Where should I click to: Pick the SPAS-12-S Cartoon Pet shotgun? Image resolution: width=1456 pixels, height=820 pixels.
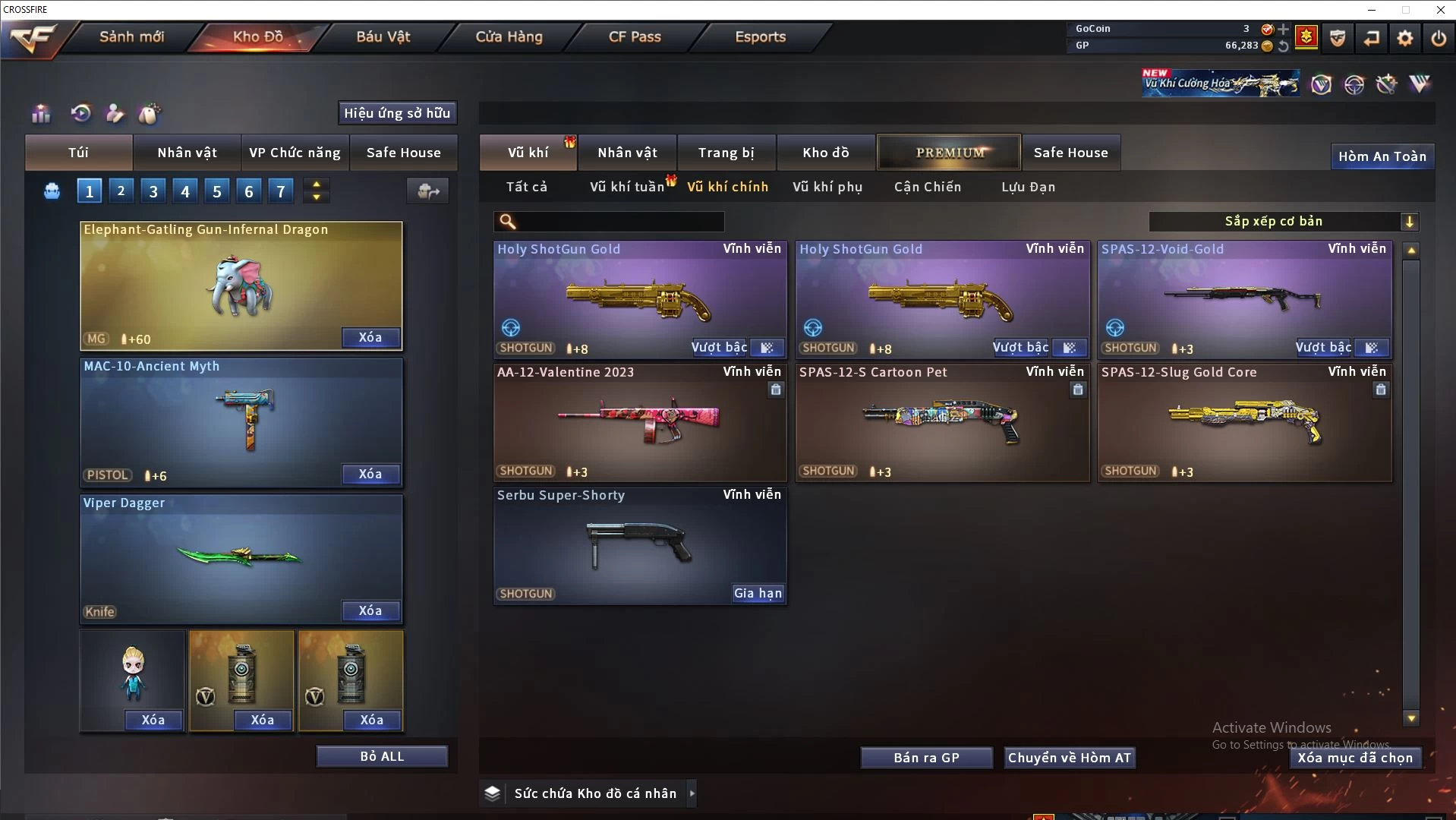(x=941, y=422)
